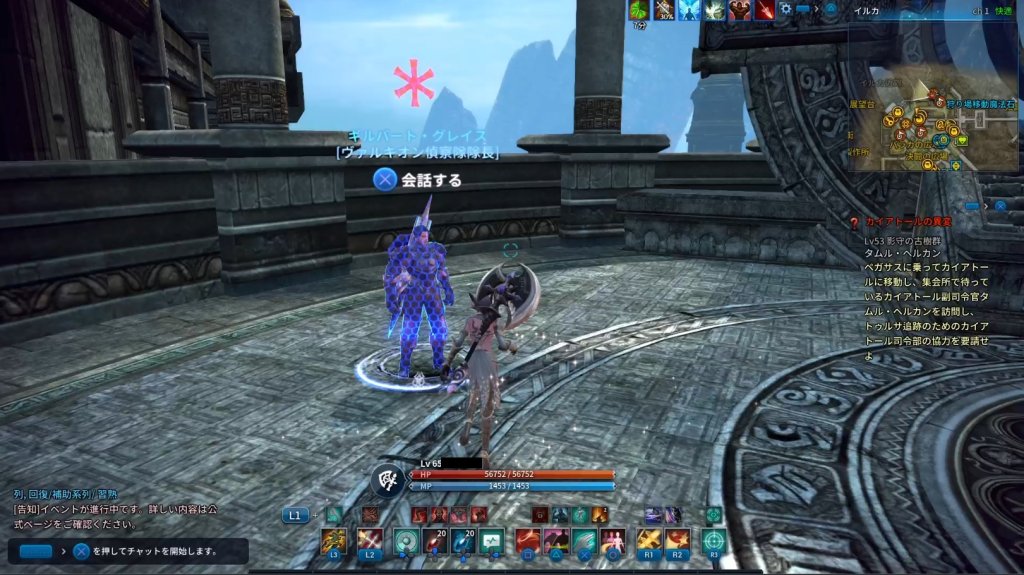Activate the R3 teal crosshair target skill

[713, 541]
